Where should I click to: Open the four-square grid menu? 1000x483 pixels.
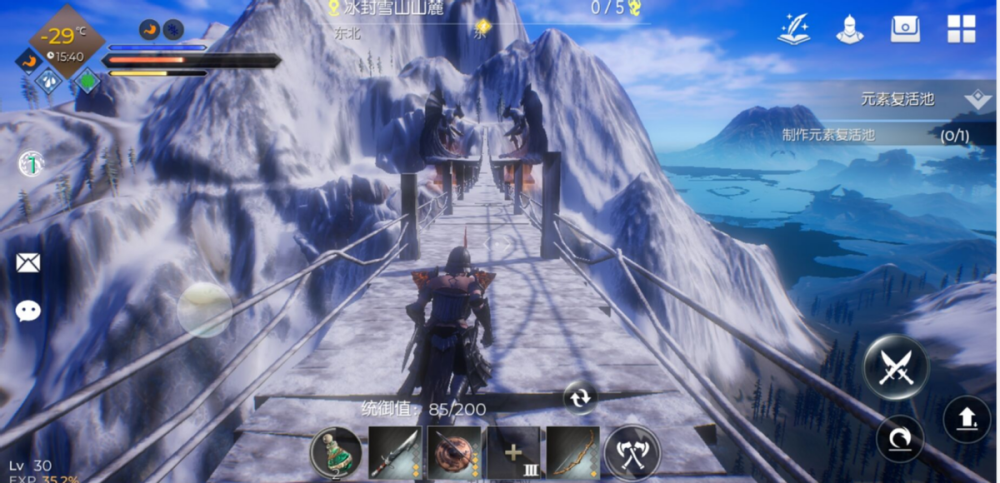[x=961, y=30]
